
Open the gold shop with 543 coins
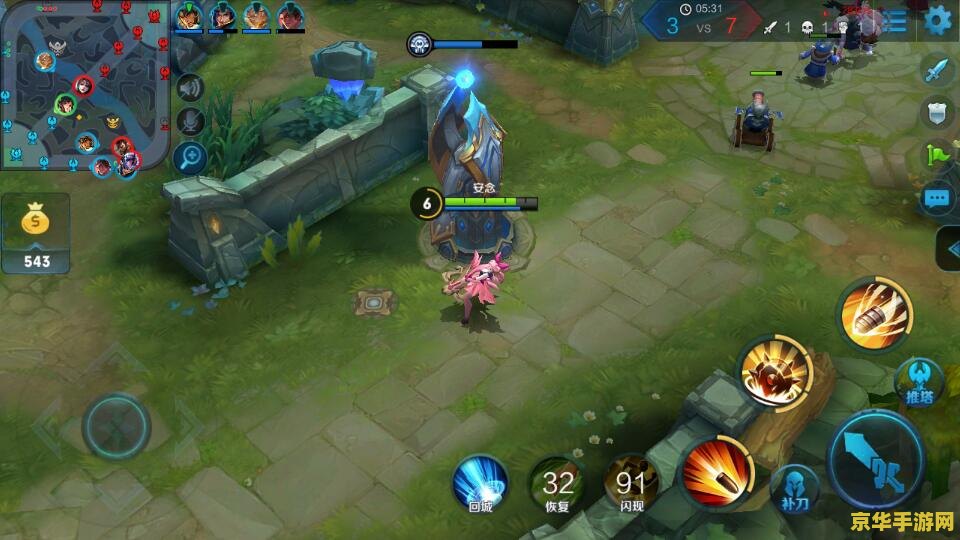(35, 233)
